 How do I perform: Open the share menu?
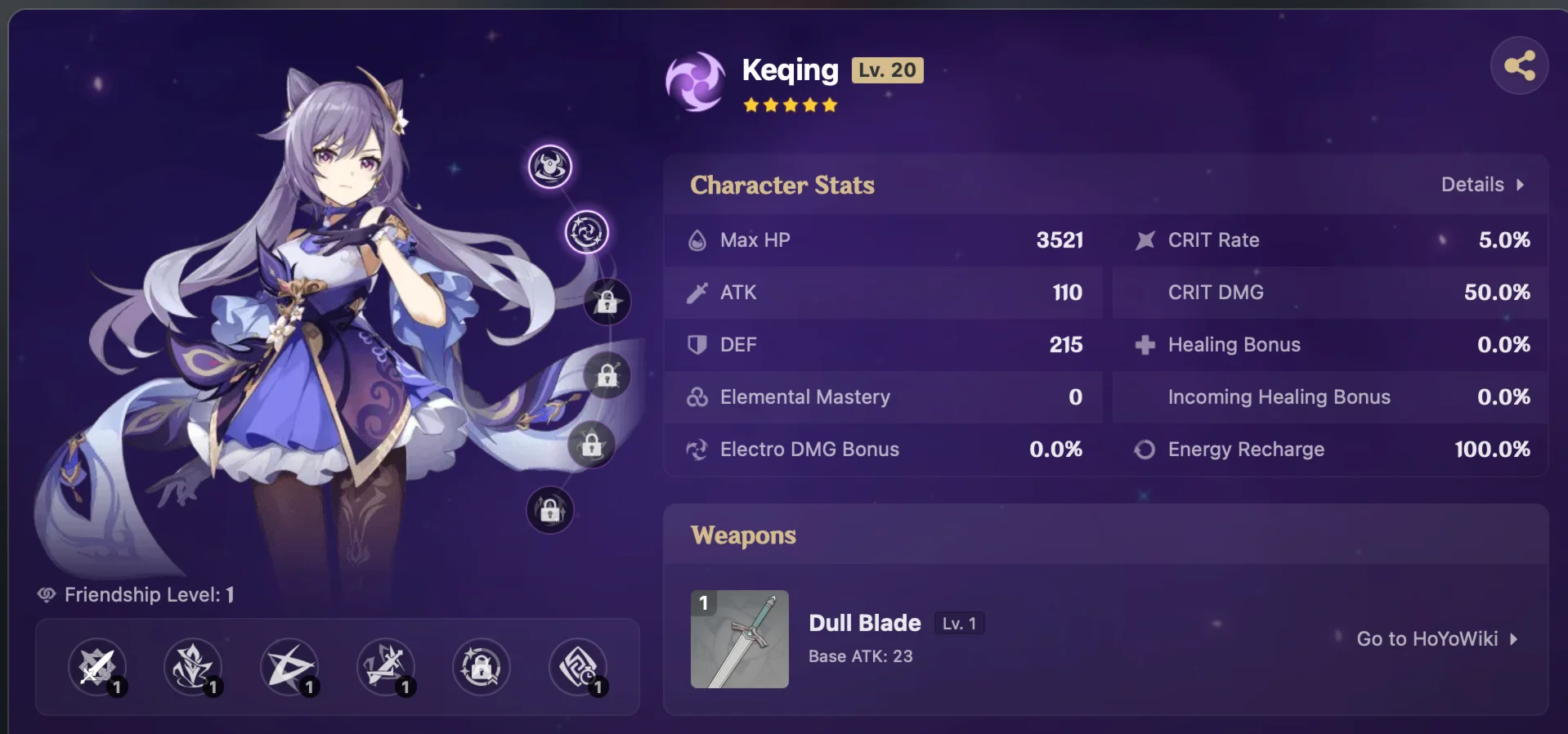click(x=1520, y=65)
